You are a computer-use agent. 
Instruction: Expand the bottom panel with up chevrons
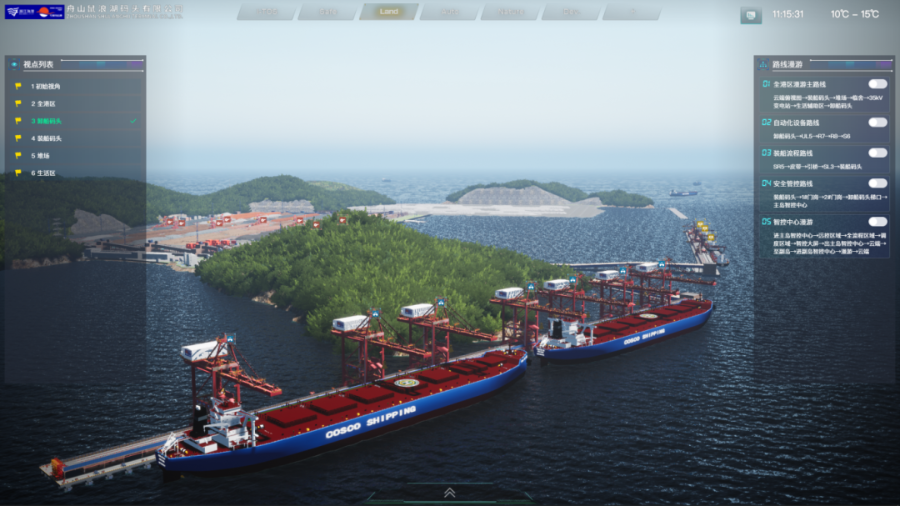(449, 492)
